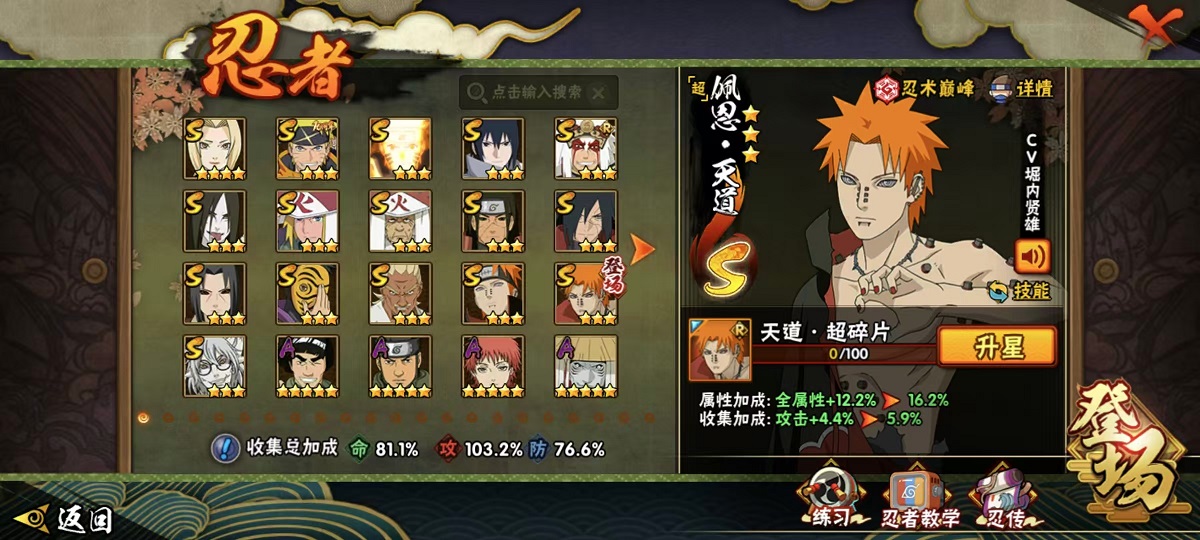Open the 详情 details button
This screenshot has width=1200, height=540.
1021,88
